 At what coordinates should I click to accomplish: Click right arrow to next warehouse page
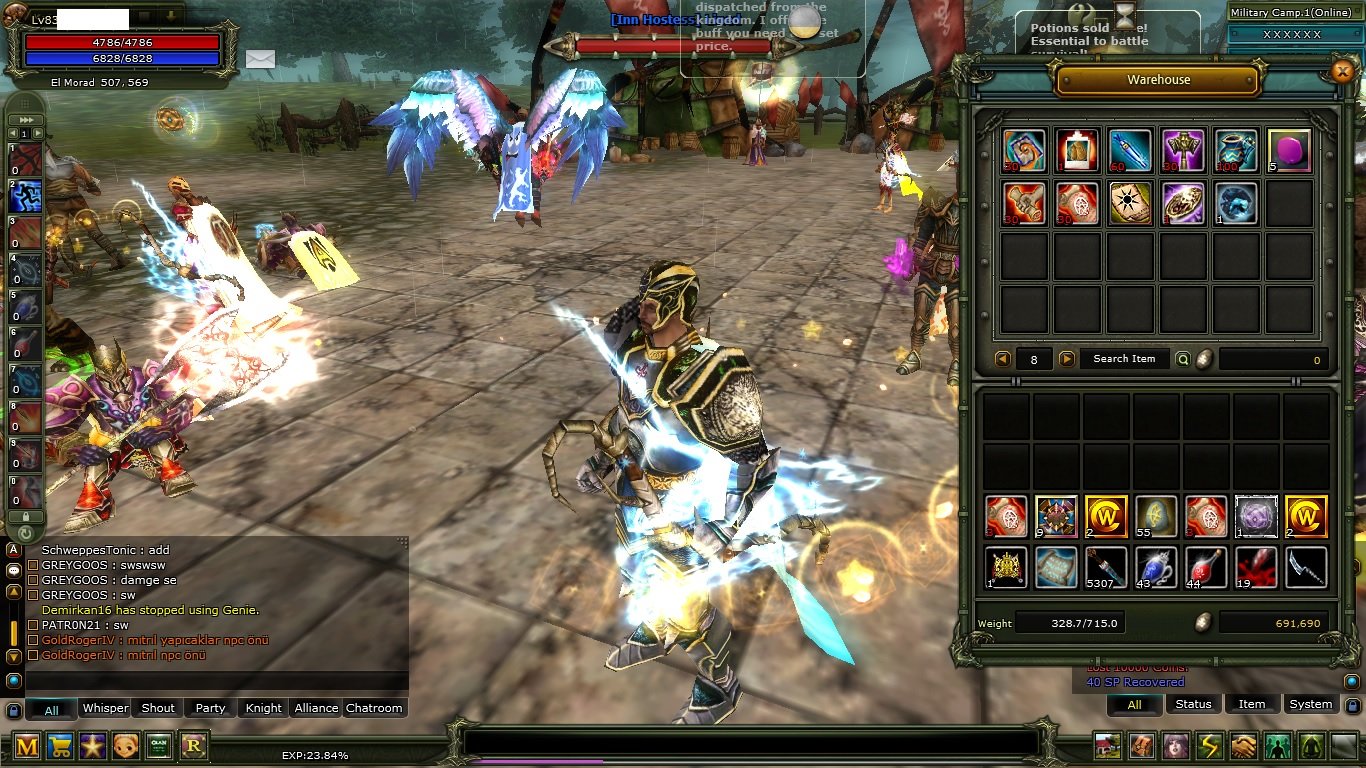1067,358
